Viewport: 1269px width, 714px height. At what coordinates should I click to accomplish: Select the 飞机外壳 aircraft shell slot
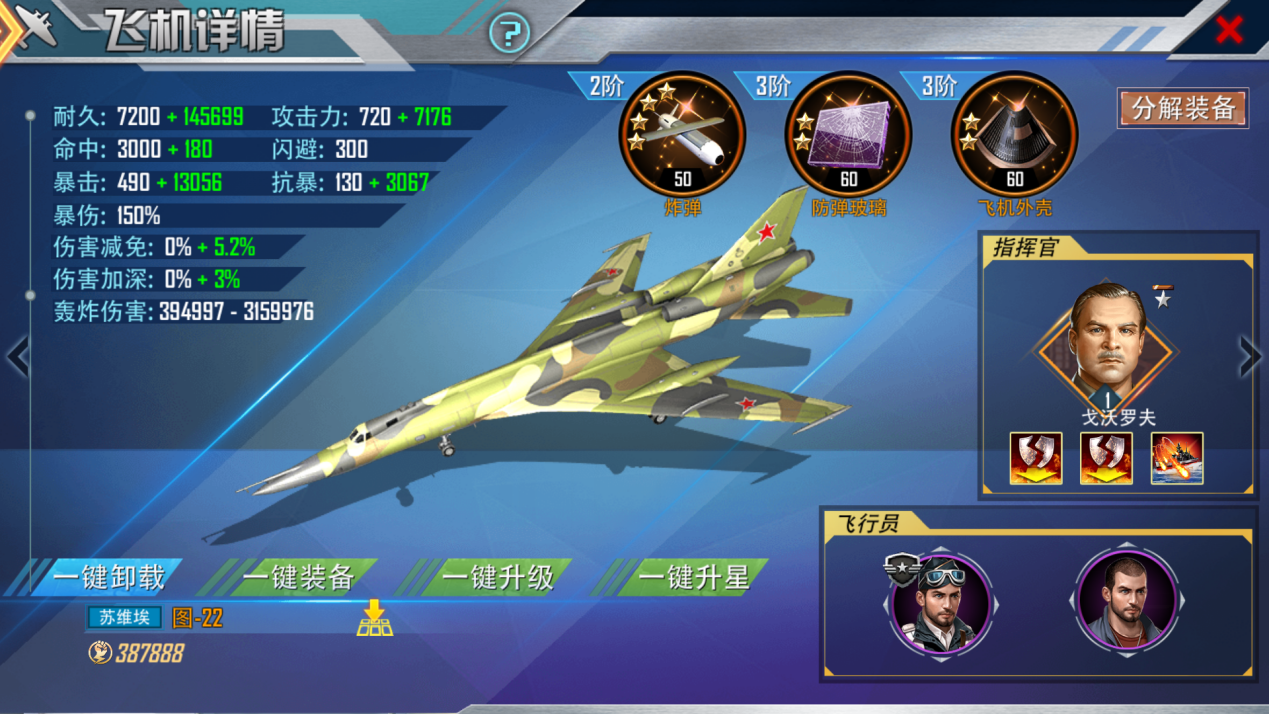tap(1014, 135)
